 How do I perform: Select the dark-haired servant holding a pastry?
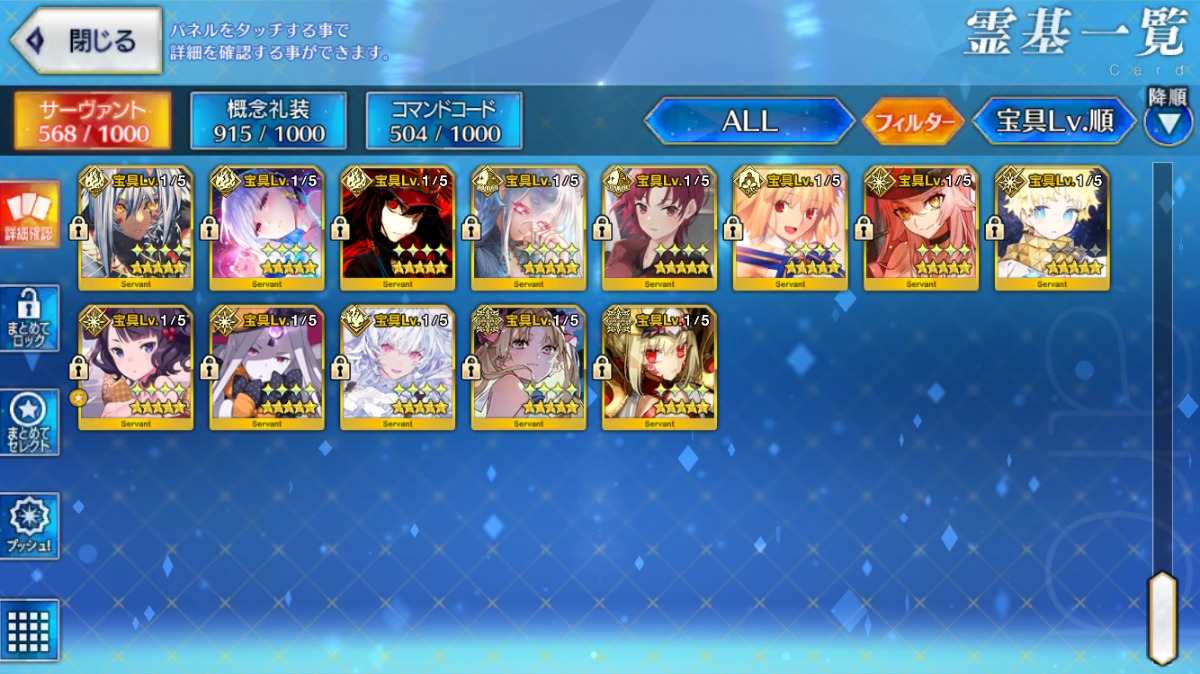click(136, 368)
